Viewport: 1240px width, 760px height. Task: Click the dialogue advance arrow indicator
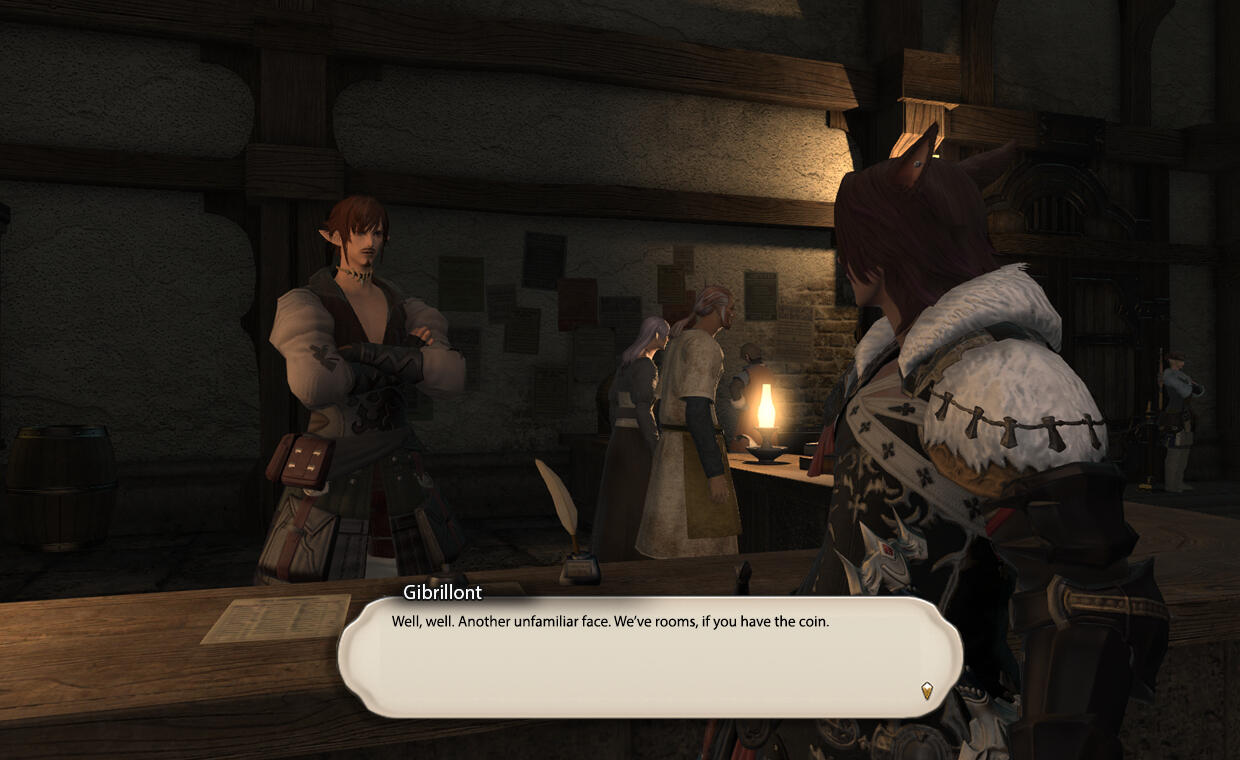point(927,689)
